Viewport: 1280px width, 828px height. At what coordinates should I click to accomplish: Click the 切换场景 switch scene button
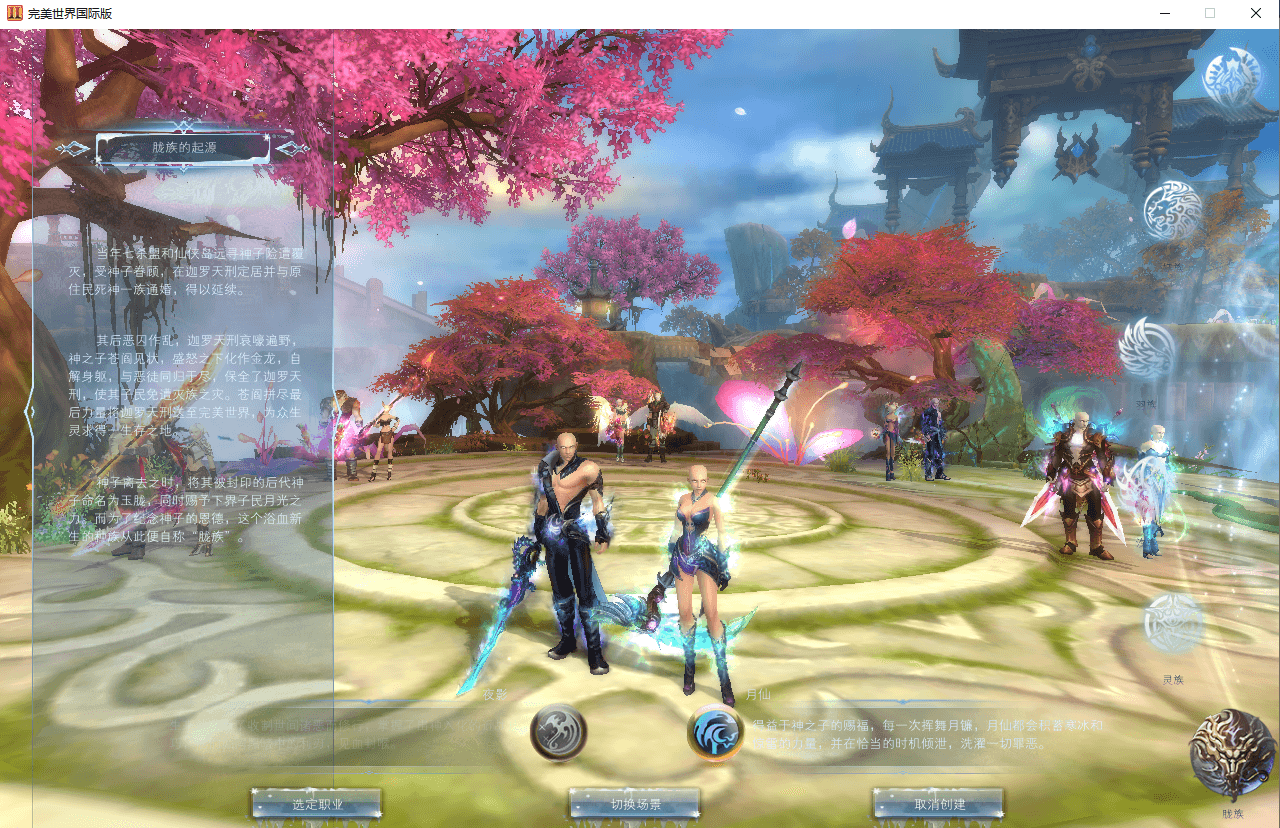pos(635,804)
